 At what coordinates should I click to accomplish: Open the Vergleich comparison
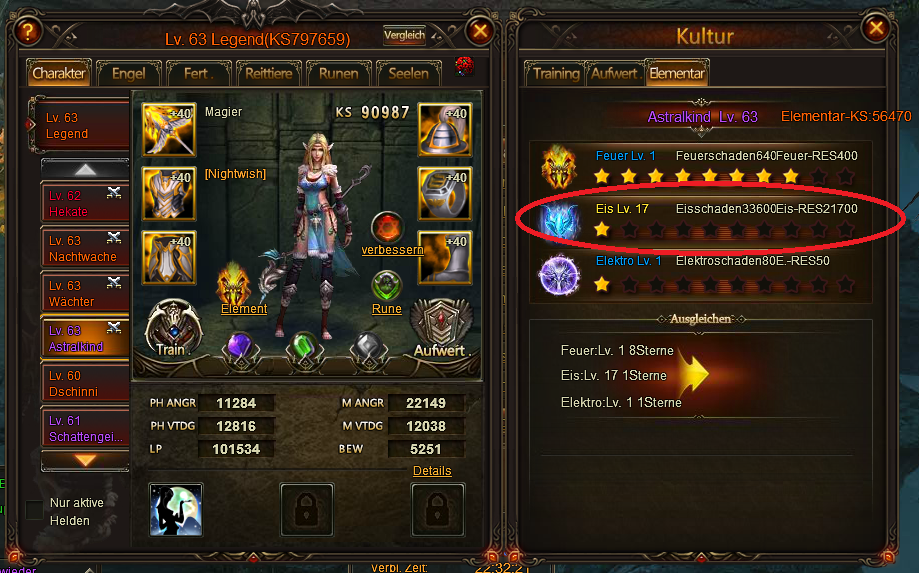(x=404, y=36)
